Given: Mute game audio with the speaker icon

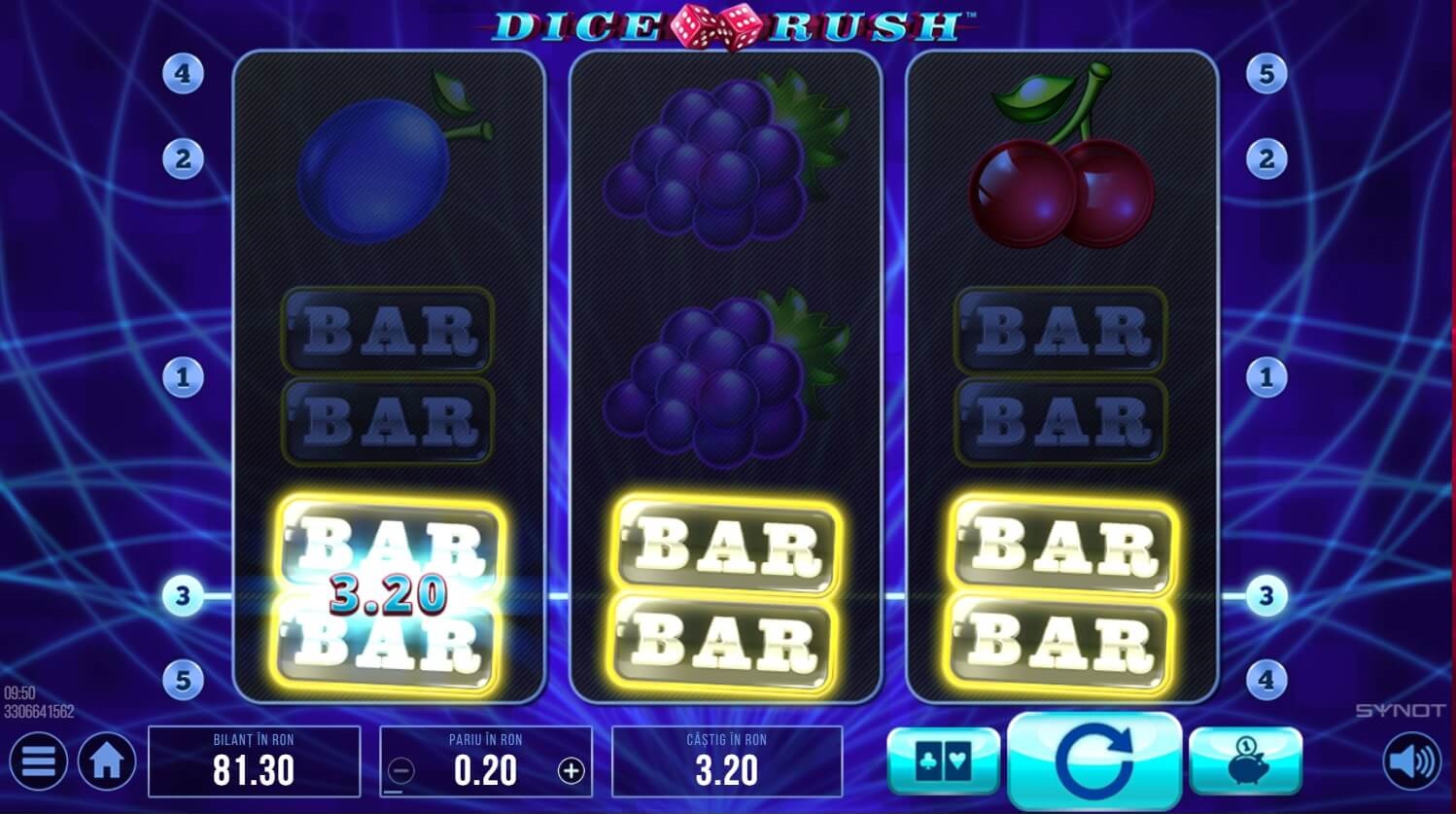Looking at the screenshot, I should point(1411,761).
